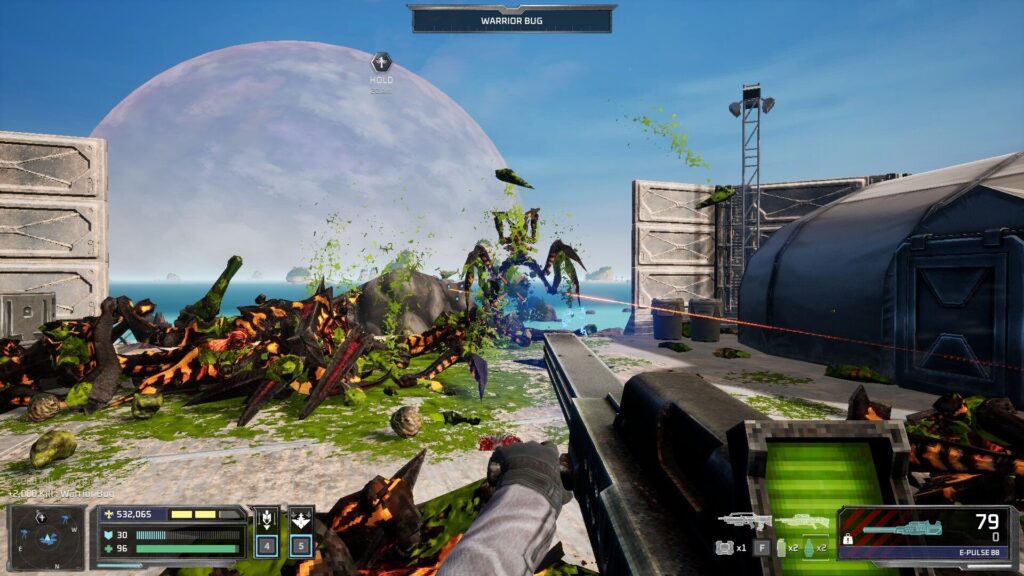Select the gray square gadget icon
Screen dimensions: 1024x576
pos(725,548)
